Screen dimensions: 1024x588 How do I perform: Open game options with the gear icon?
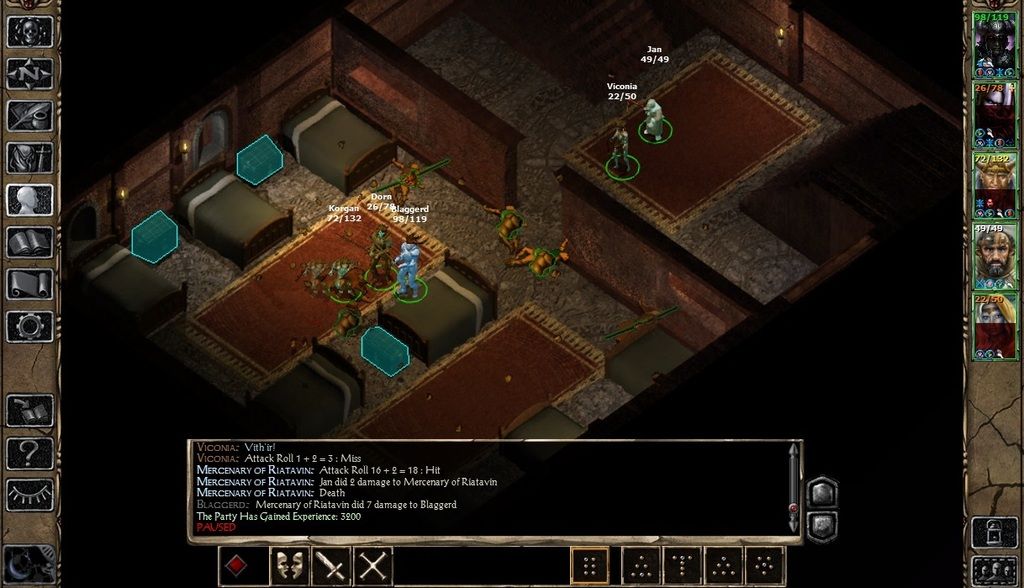point(30,325)
